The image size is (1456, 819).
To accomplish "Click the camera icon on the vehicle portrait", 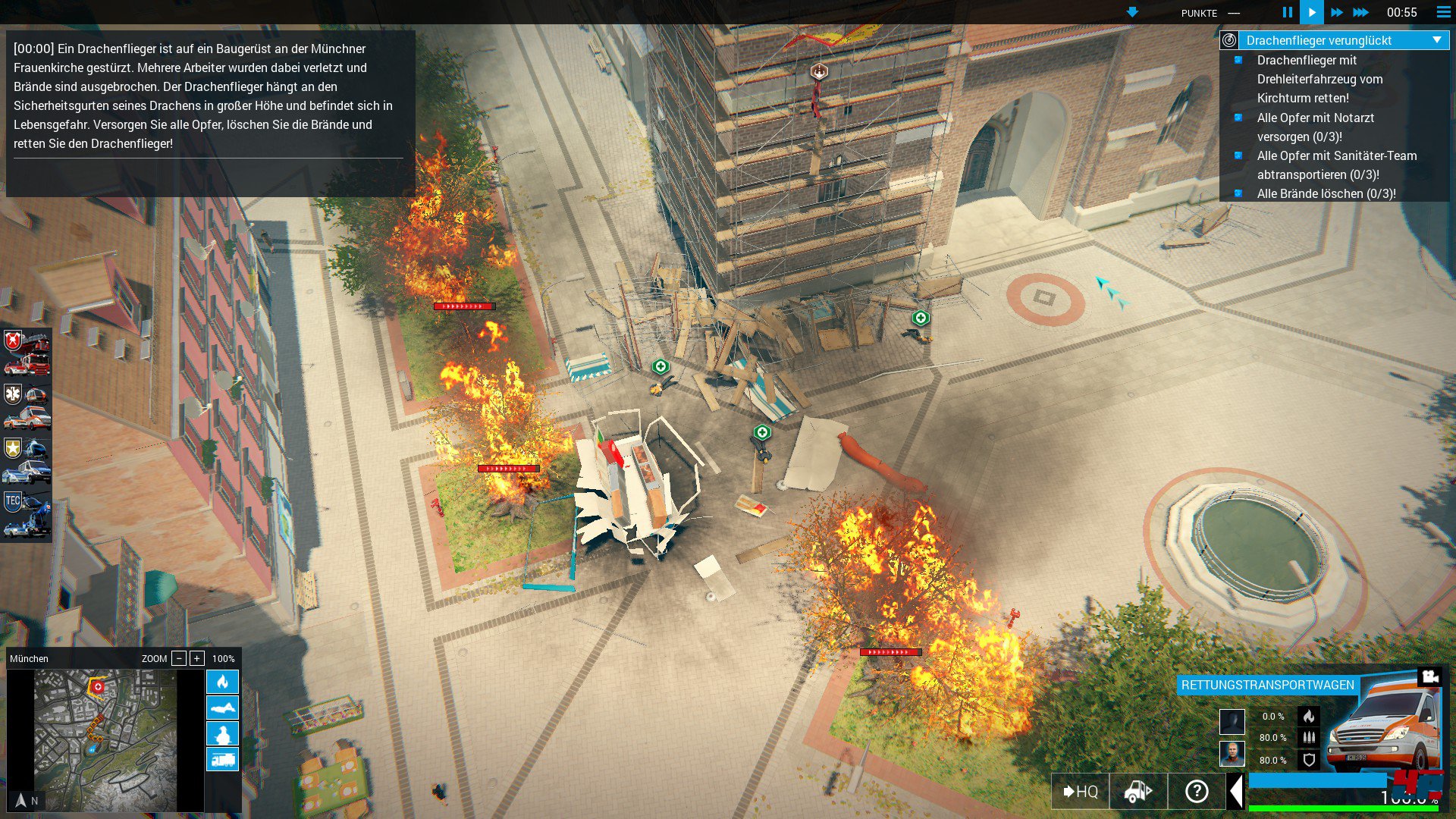I will (1429, 676).
